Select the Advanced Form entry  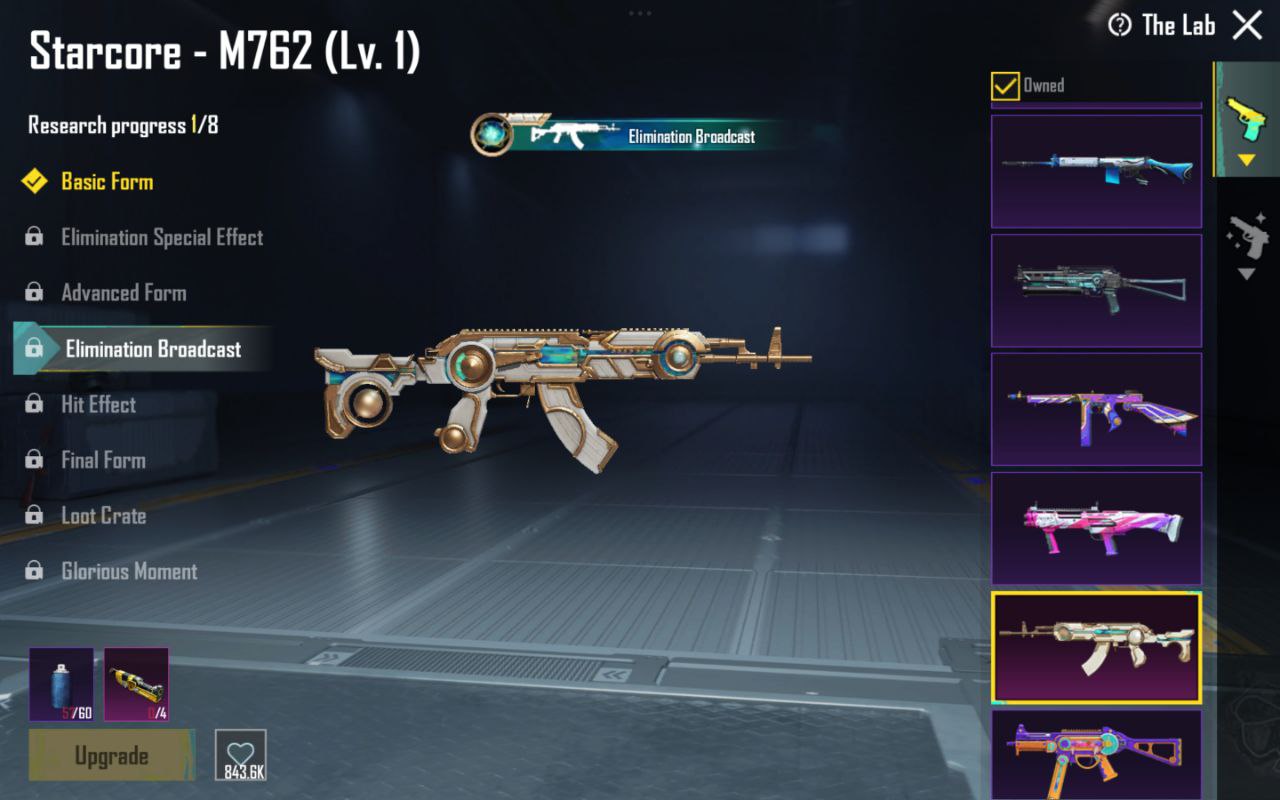coord(124,293)
